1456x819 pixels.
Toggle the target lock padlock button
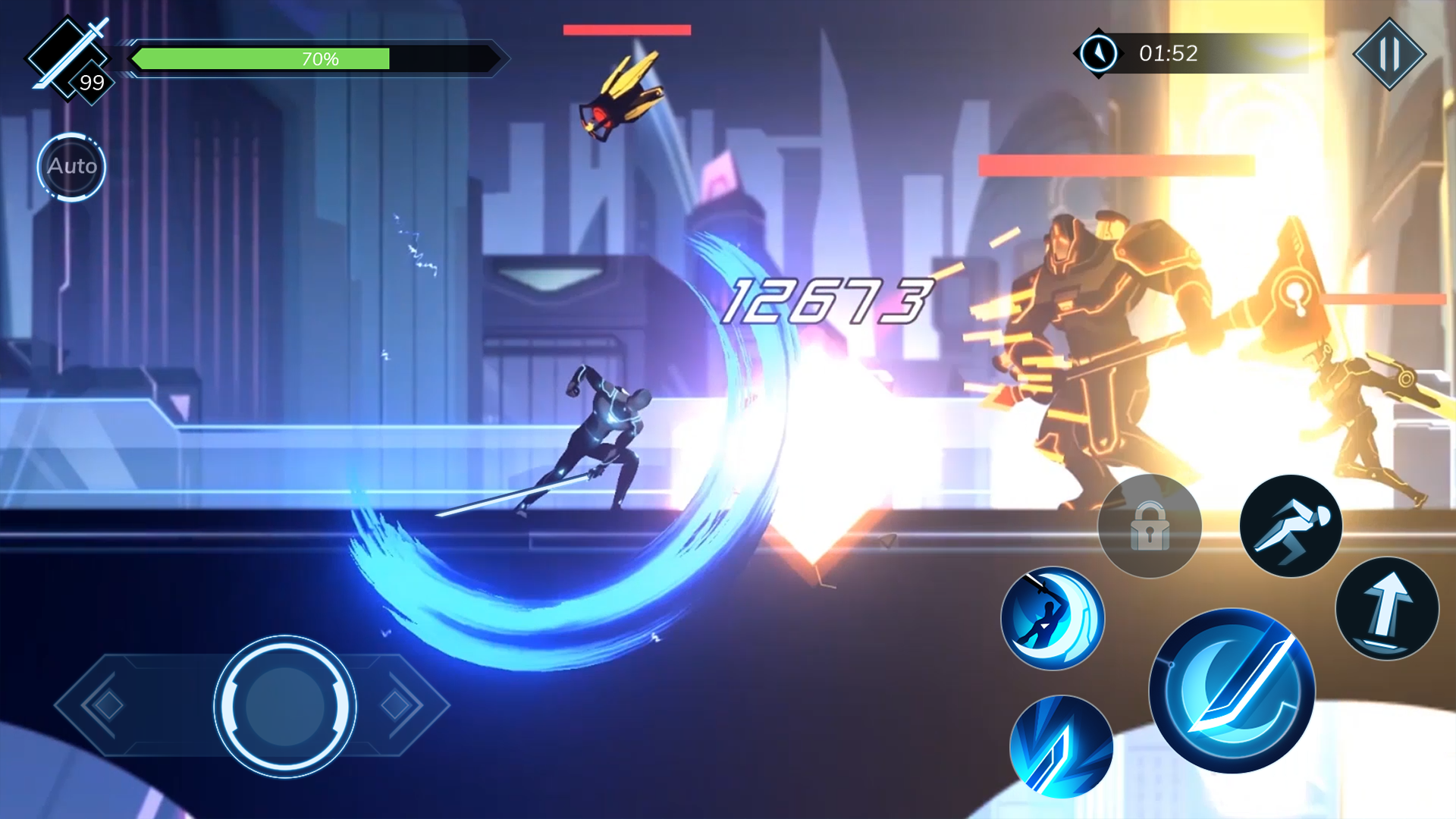pos(1150,526)
